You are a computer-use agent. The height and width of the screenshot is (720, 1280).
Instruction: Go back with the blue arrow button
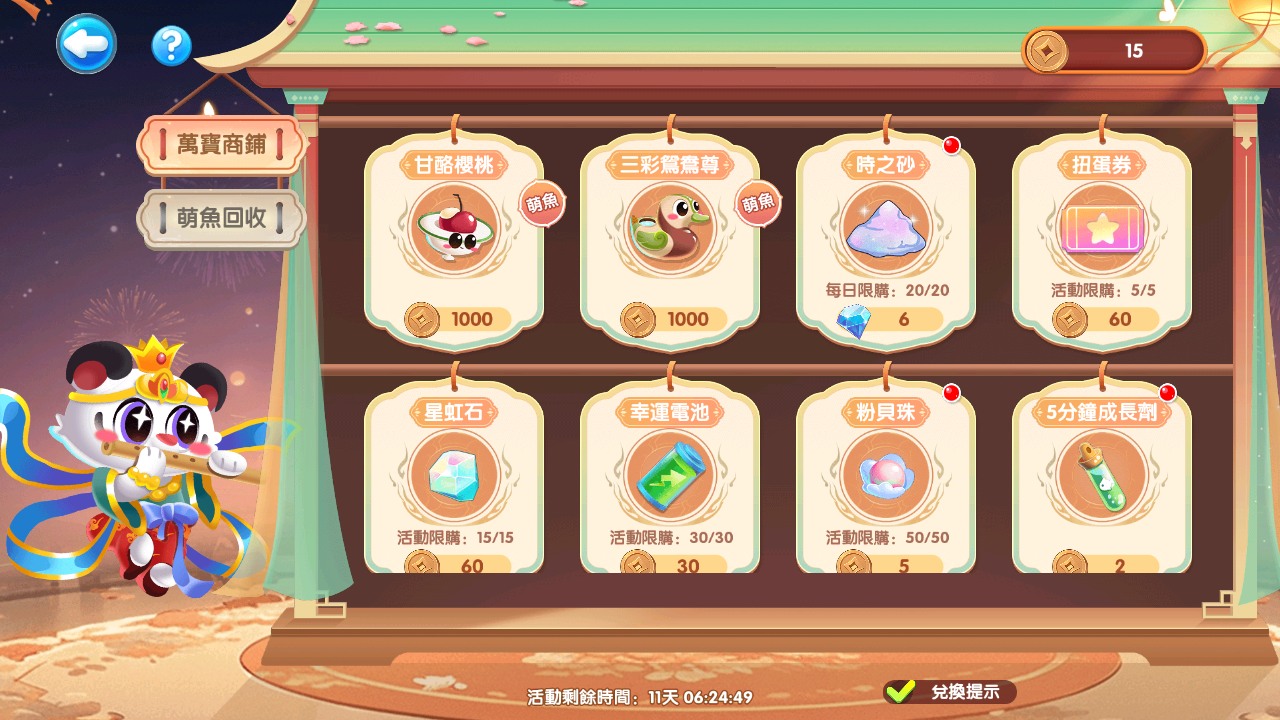pos(86,44)
